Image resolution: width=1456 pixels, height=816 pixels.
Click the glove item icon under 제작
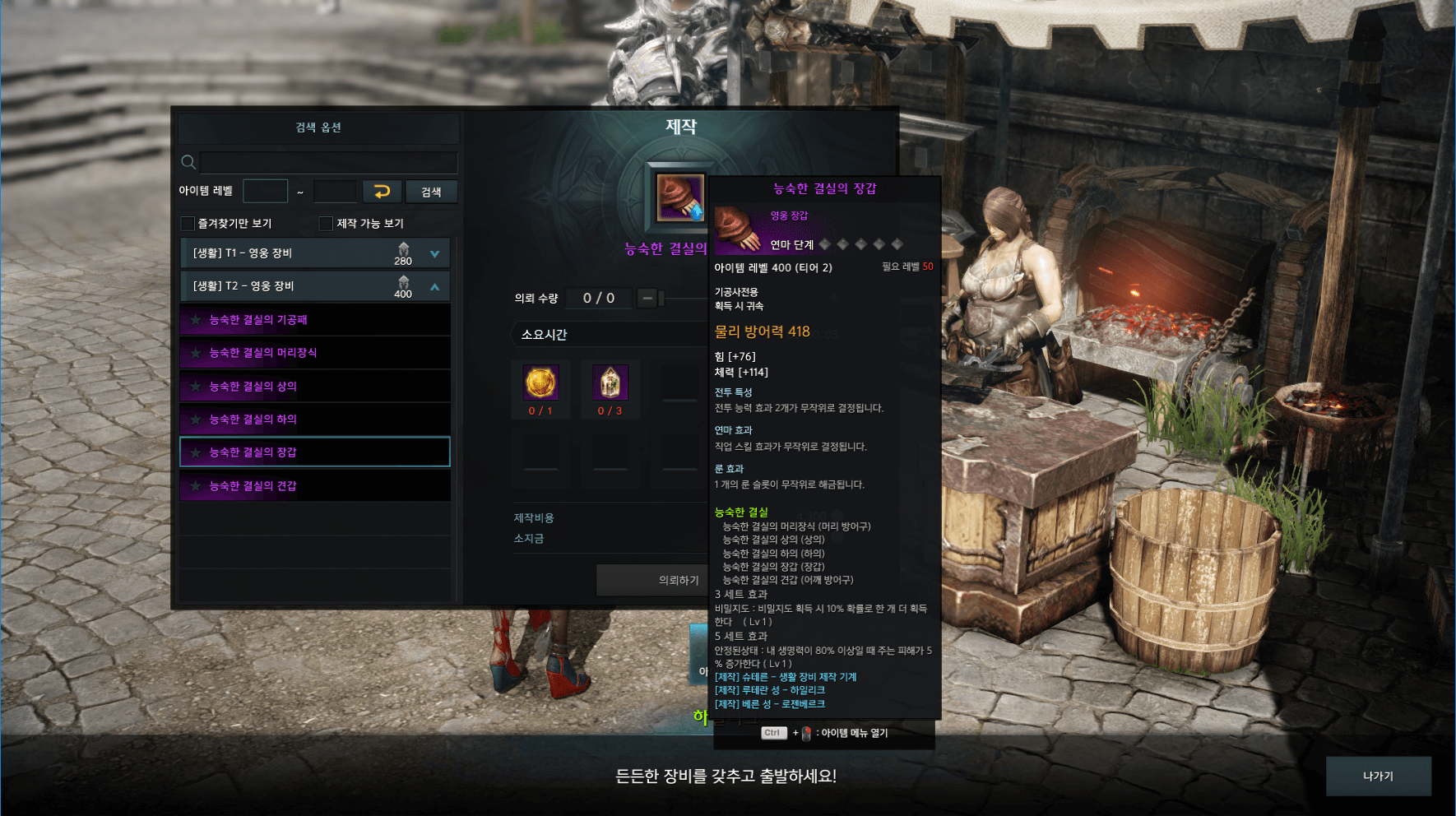pyautogui.click(x=680, y=197)
